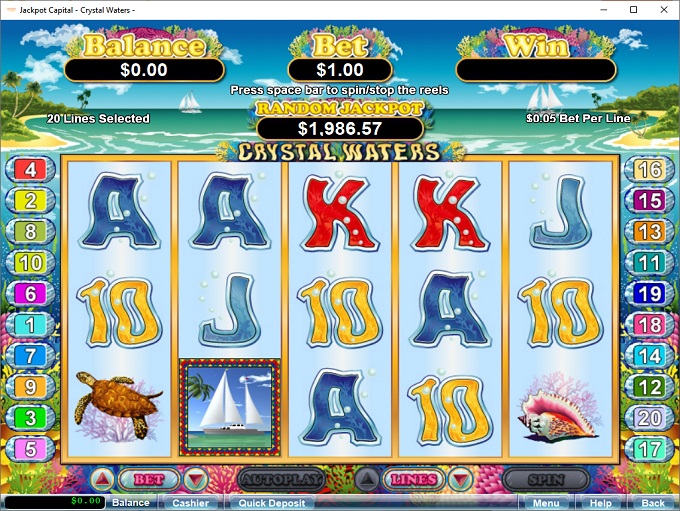Go Back to the lobby
The width and height of the screenshot is (680, 511).
click(652, 503)
